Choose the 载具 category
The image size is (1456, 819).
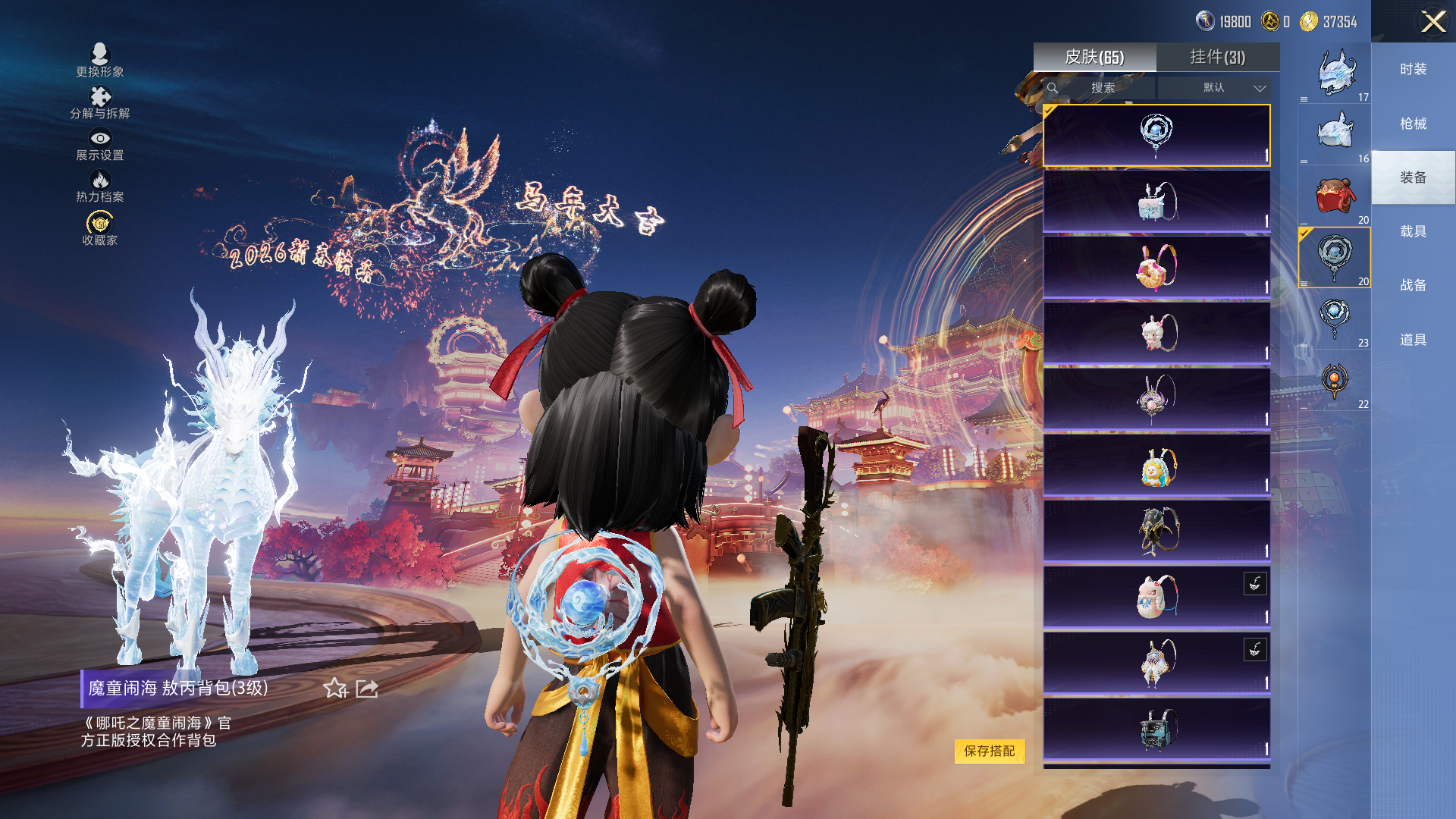point(1413,231)
